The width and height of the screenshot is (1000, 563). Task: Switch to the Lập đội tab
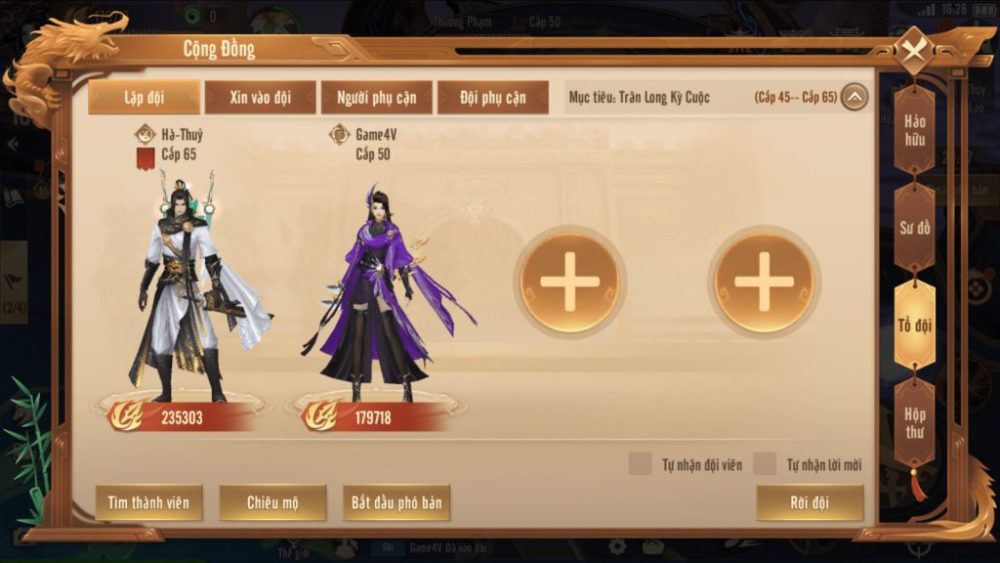click(x=146, y=98)
